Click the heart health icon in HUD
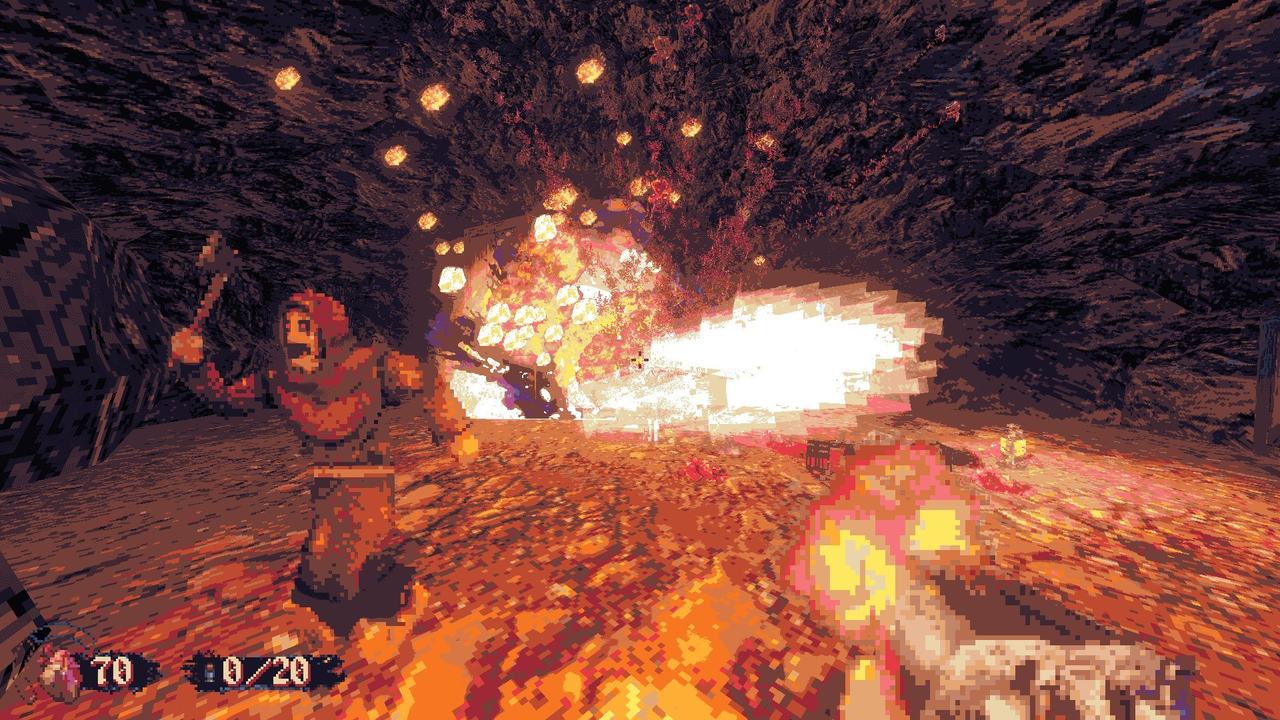 (x=57, y=668)
